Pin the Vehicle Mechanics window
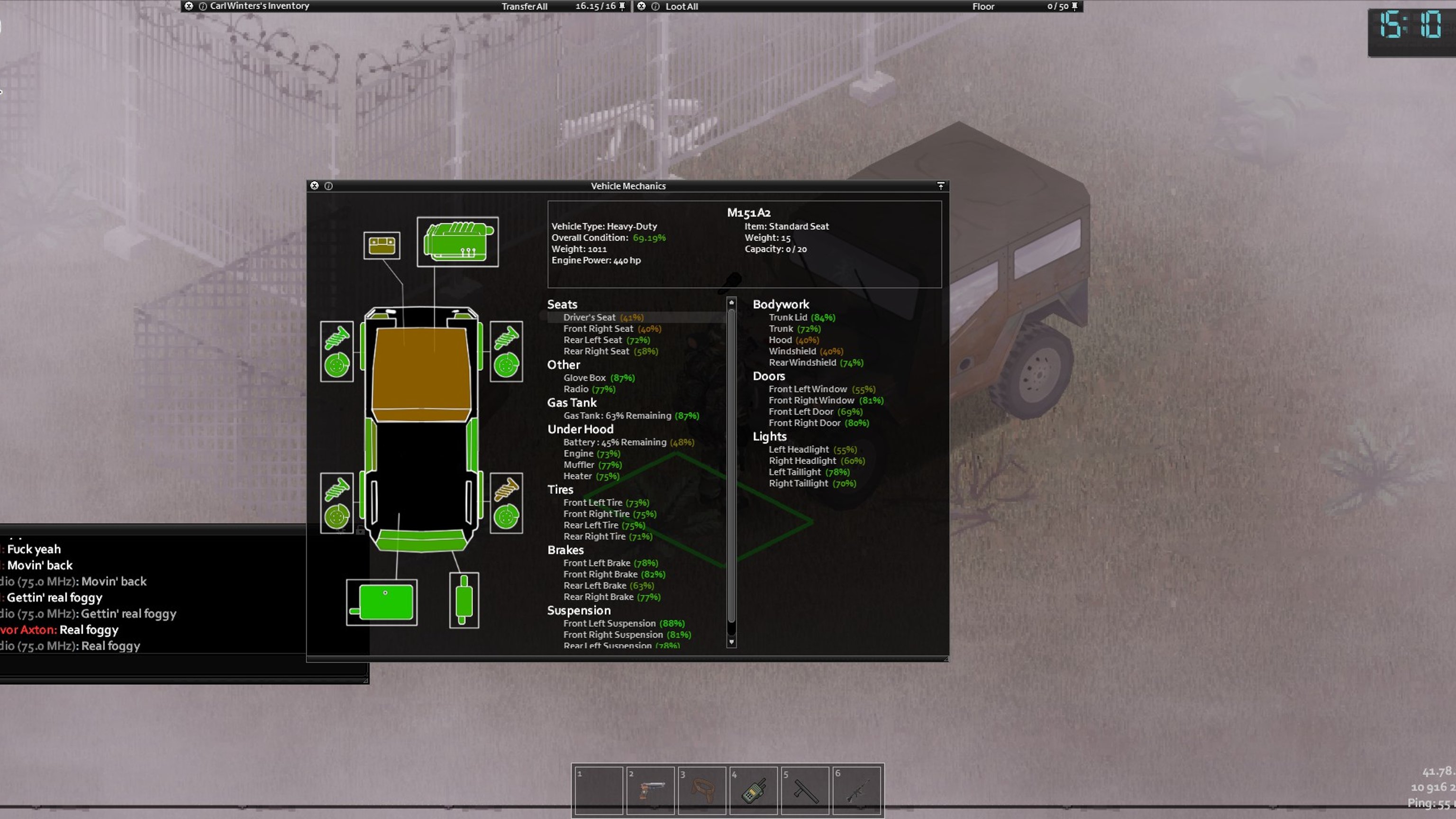This screenshot has height=819, width=1456. pyautogui.click(x=940, y=185)
